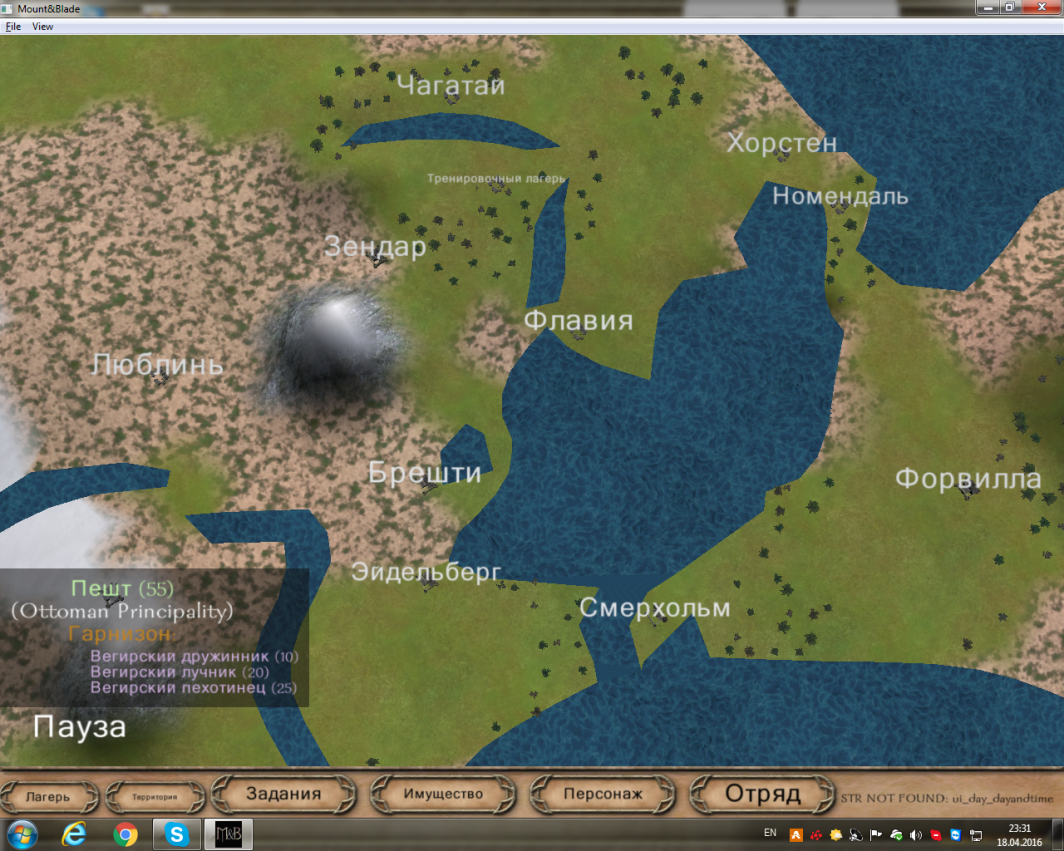Open the Имущество inventory screen
The image size is (1064, 851).
click(x=443, y=794)
